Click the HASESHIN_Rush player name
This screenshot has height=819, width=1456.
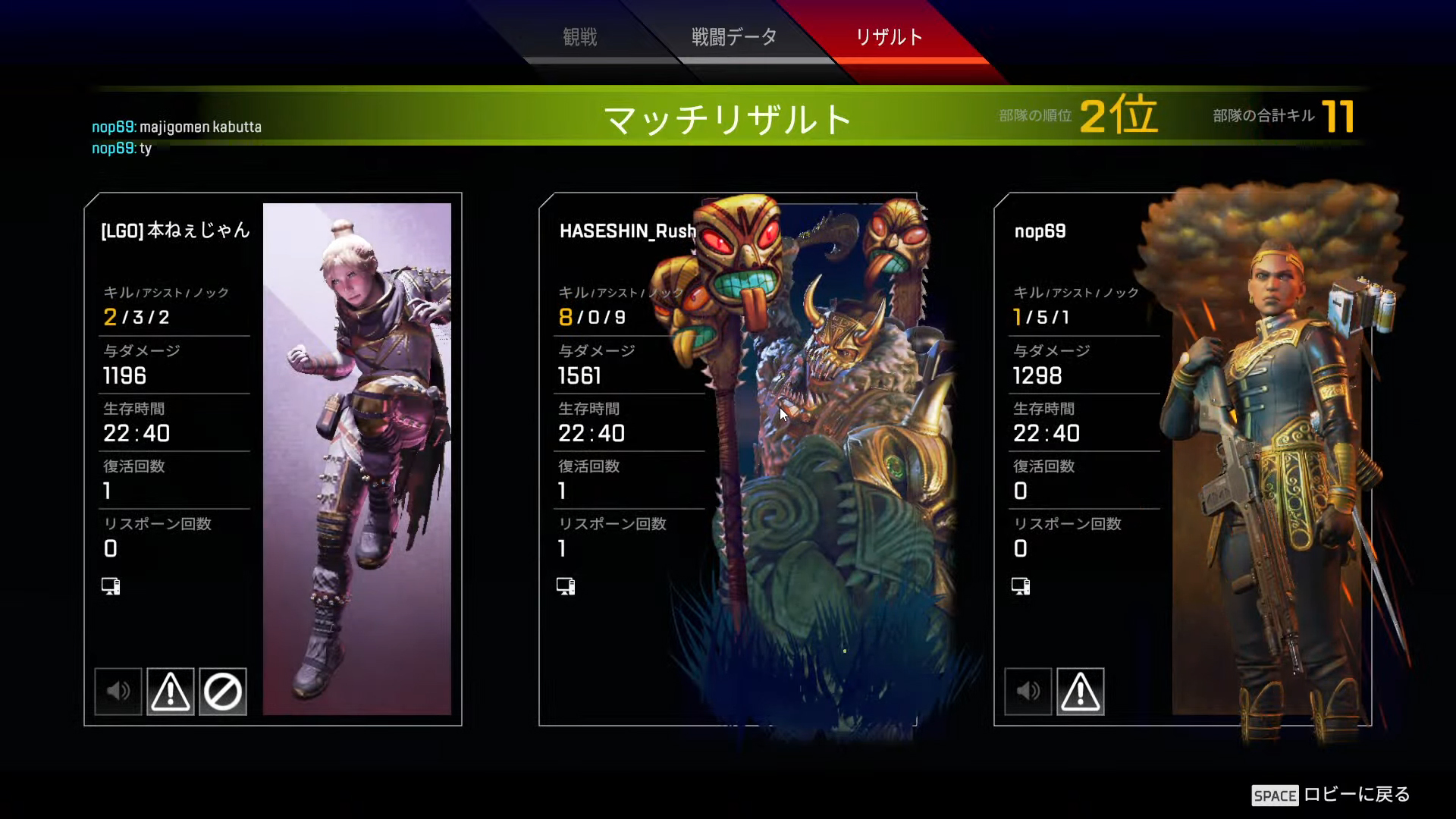click(x=626, y=232)
